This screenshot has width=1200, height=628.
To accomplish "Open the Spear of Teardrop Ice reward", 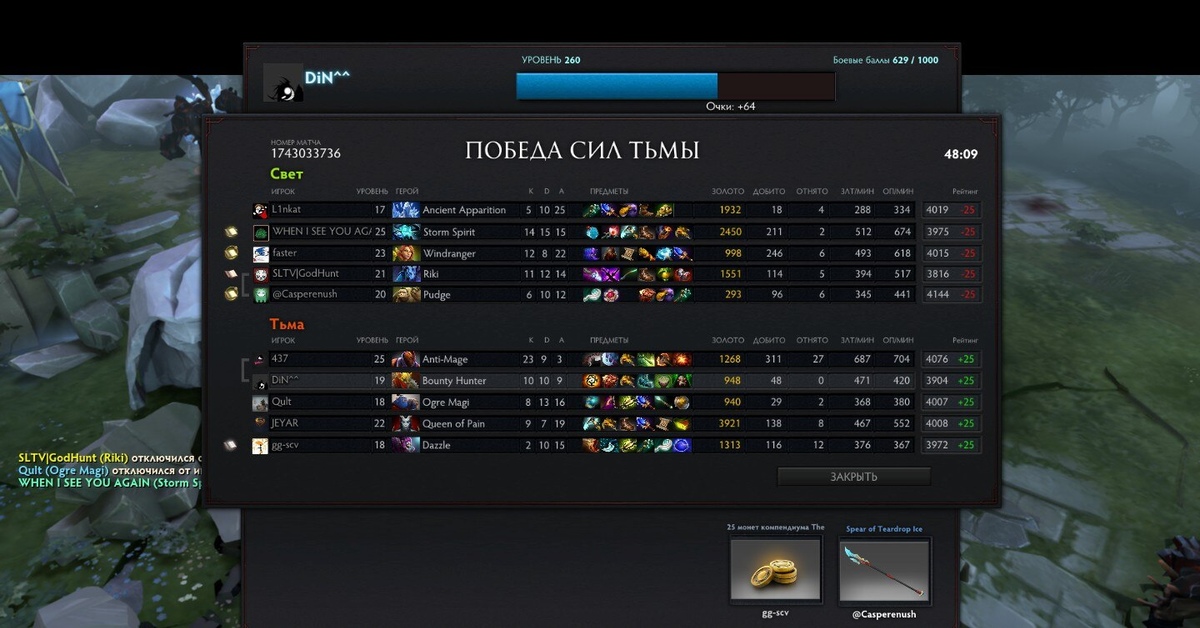I will (x=884, y=571).
